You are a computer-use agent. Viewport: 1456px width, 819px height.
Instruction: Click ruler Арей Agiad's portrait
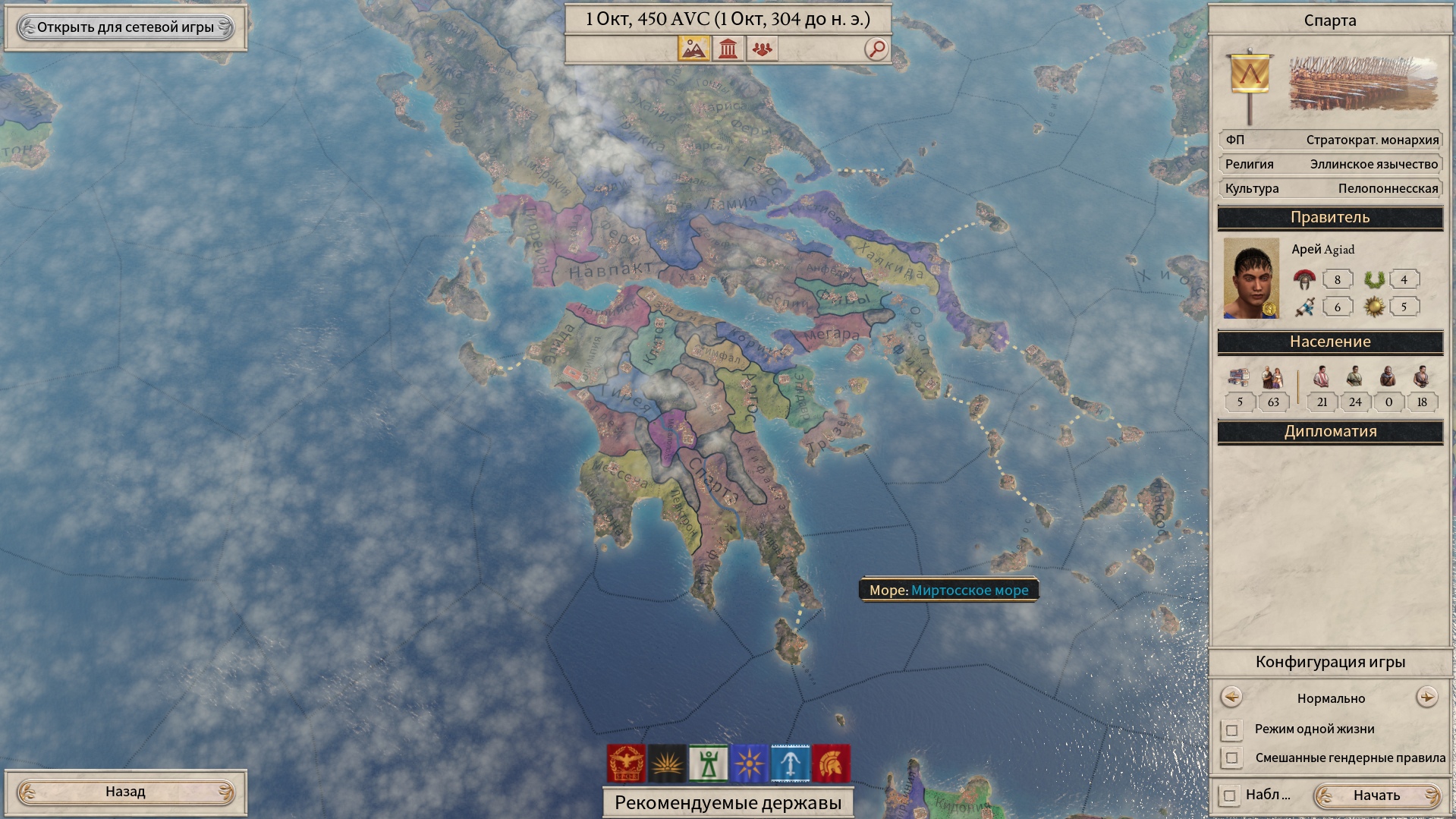tap(1250, 279)
